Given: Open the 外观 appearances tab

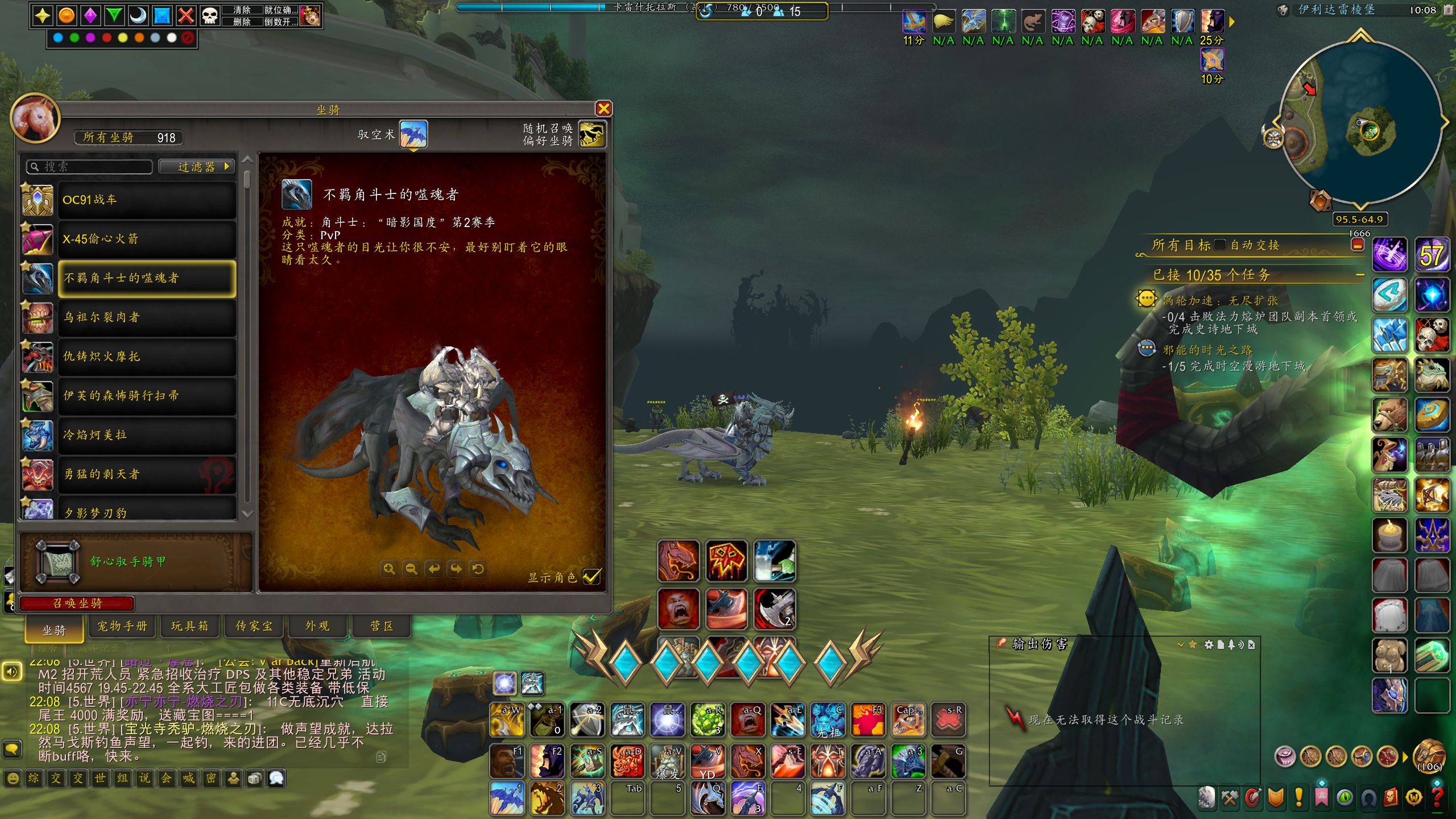Looking at the screenshot, I should (x=317, y=626).
